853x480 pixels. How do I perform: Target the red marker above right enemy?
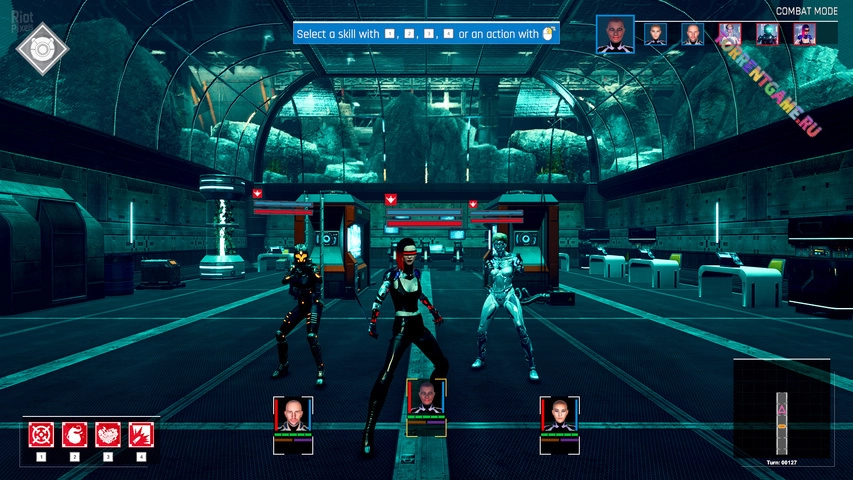[x=475, y=205]
